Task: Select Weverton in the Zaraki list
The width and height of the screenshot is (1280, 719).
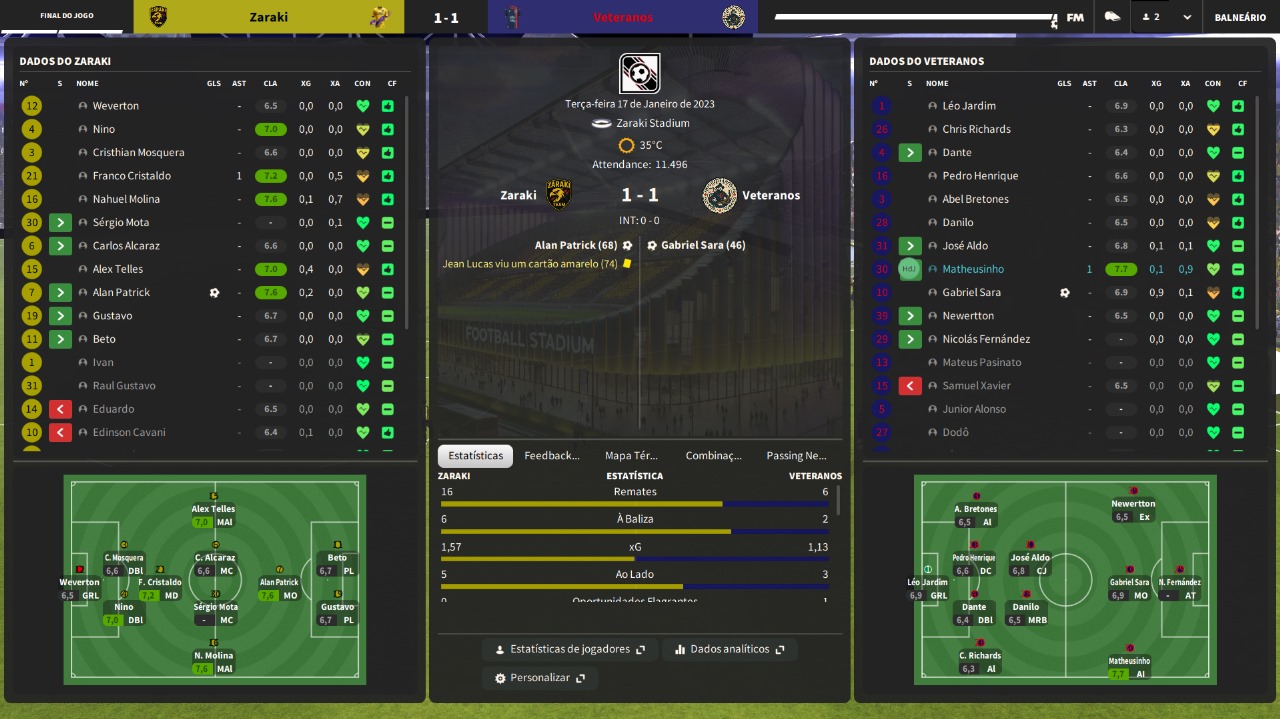Action: pyautogui.click(x=116, y=106)
